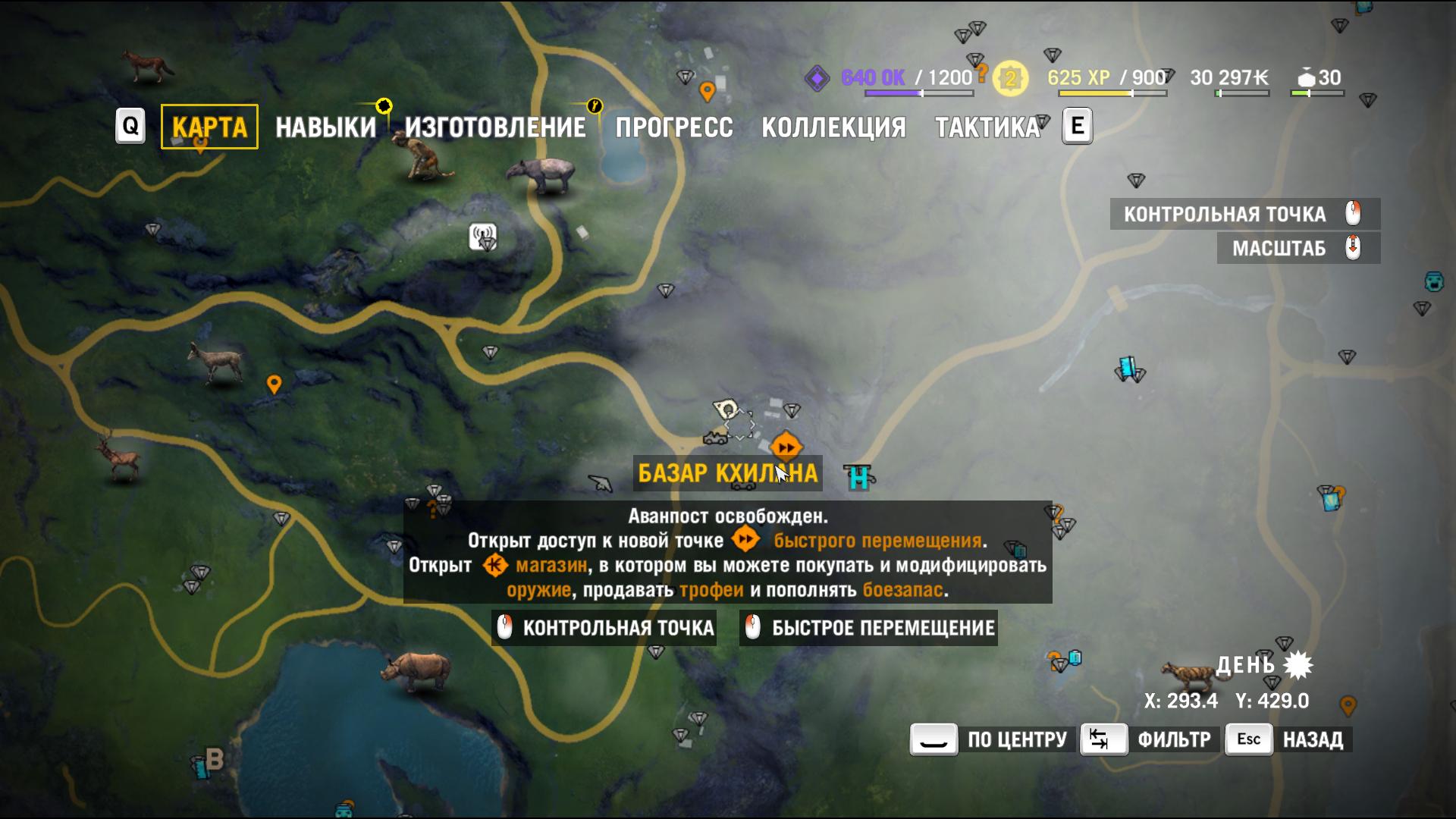The width and height of the screenshot is (1456, 819).
Task: Select the fast travel marker at Базар Кхилана
Action: (785, 447)
